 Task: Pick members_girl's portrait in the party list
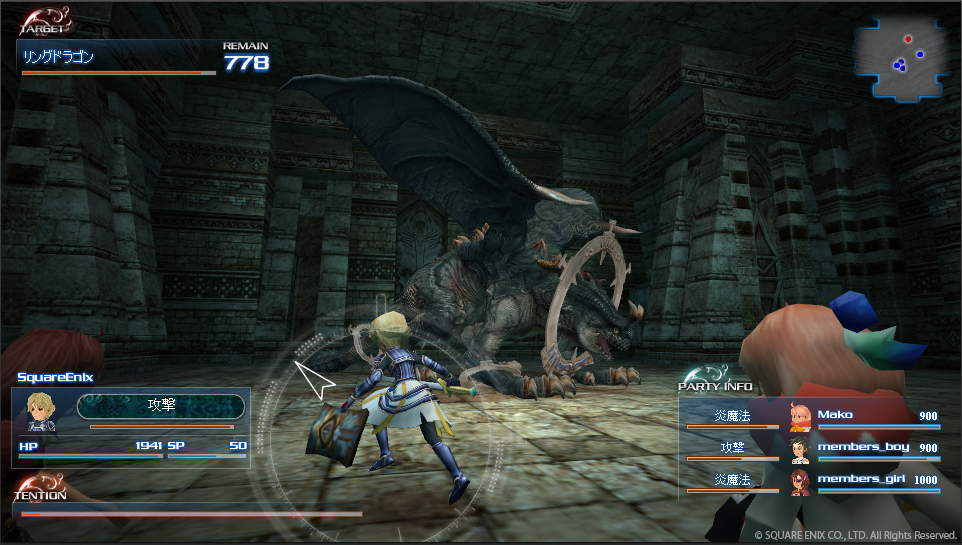(799, 482)
